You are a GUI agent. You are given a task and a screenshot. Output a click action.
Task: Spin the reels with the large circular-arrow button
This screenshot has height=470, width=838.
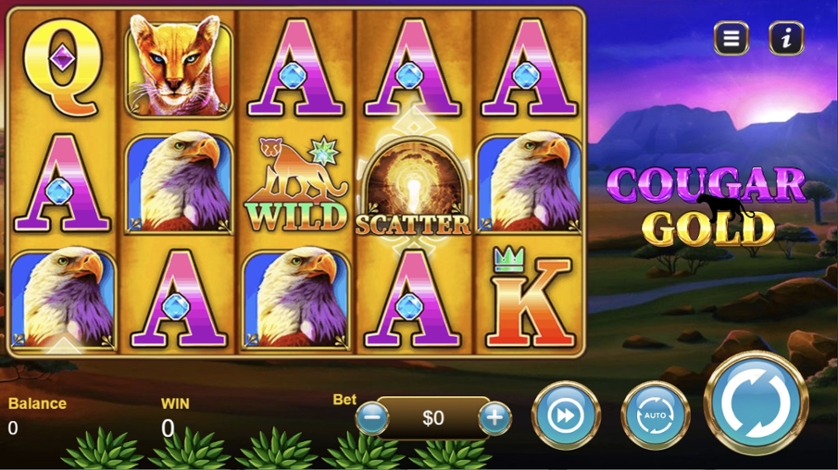click(x=756, y=404)
